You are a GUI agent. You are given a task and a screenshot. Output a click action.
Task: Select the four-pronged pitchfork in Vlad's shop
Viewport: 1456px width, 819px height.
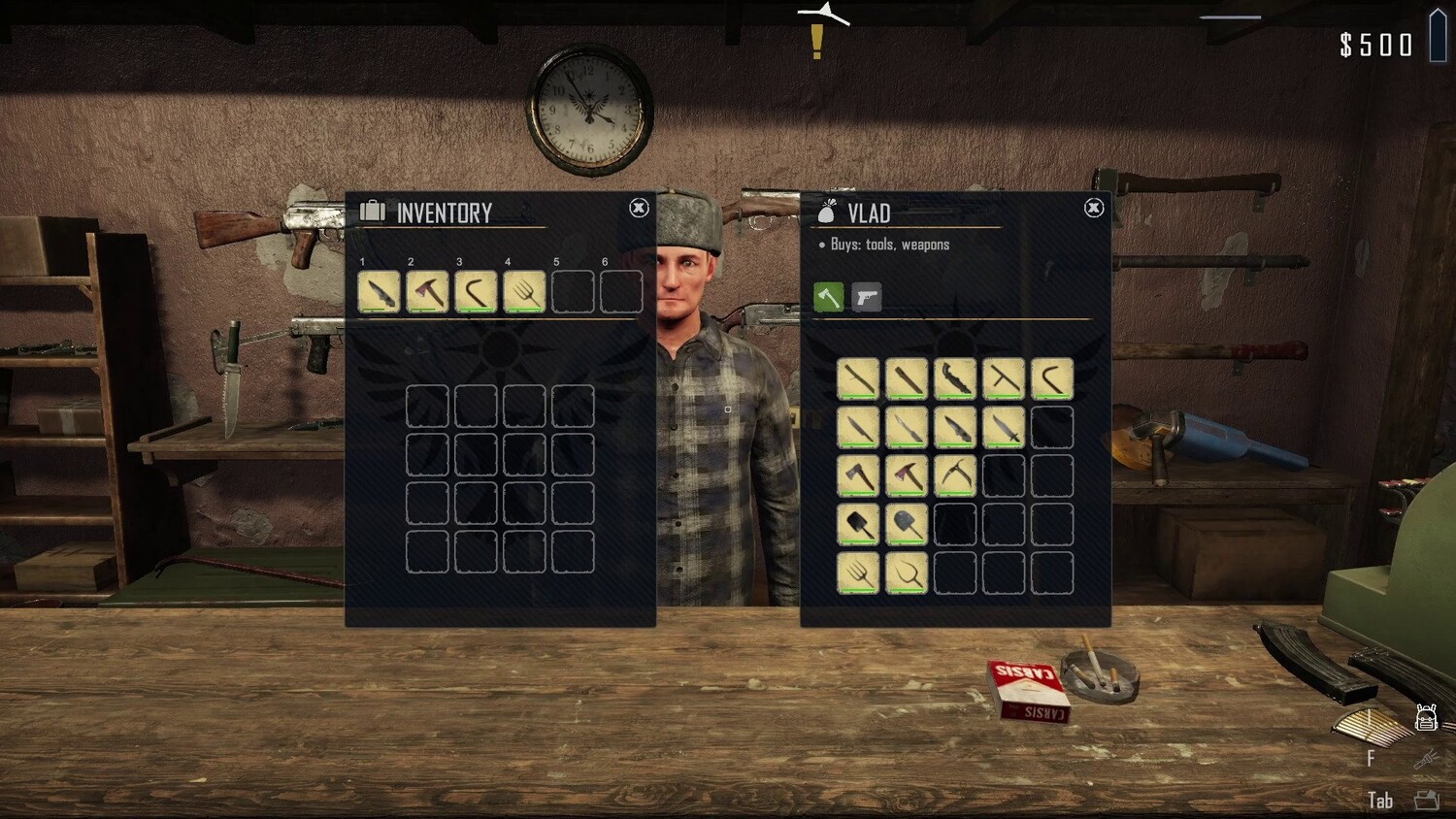[x=858, y=573]
